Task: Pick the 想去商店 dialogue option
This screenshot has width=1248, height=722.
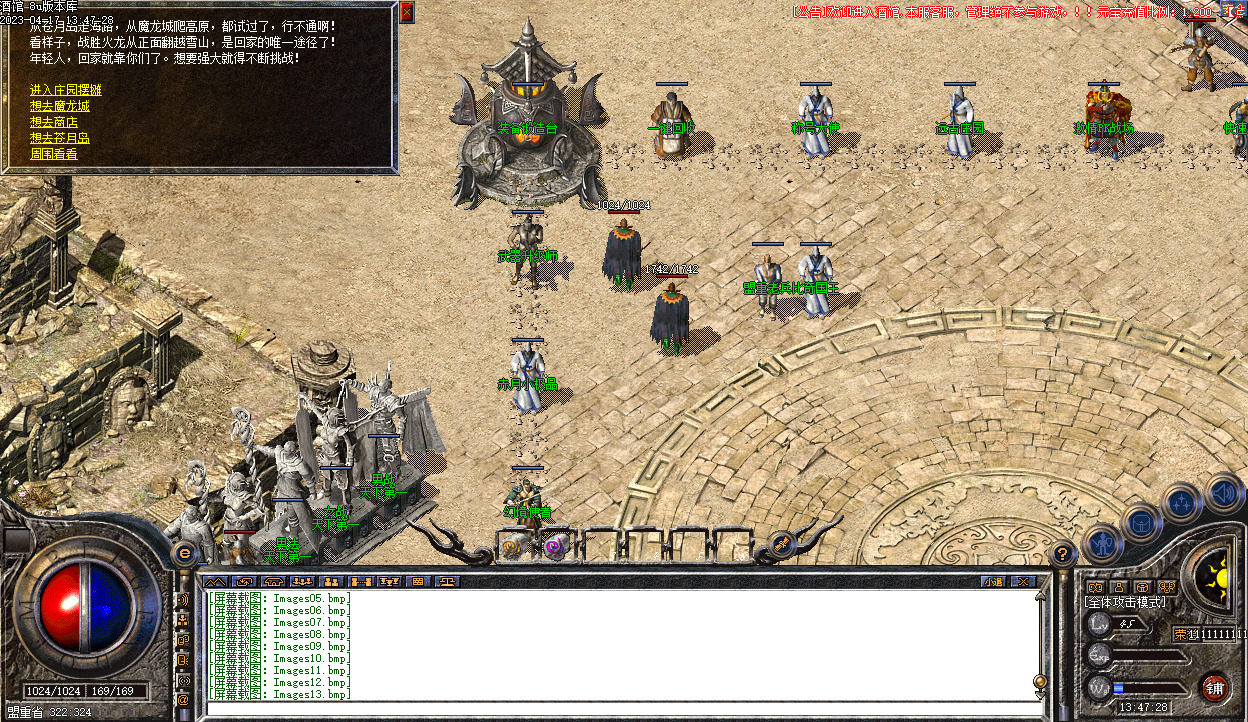Action: pyautogui.click(x=54, y=122)
